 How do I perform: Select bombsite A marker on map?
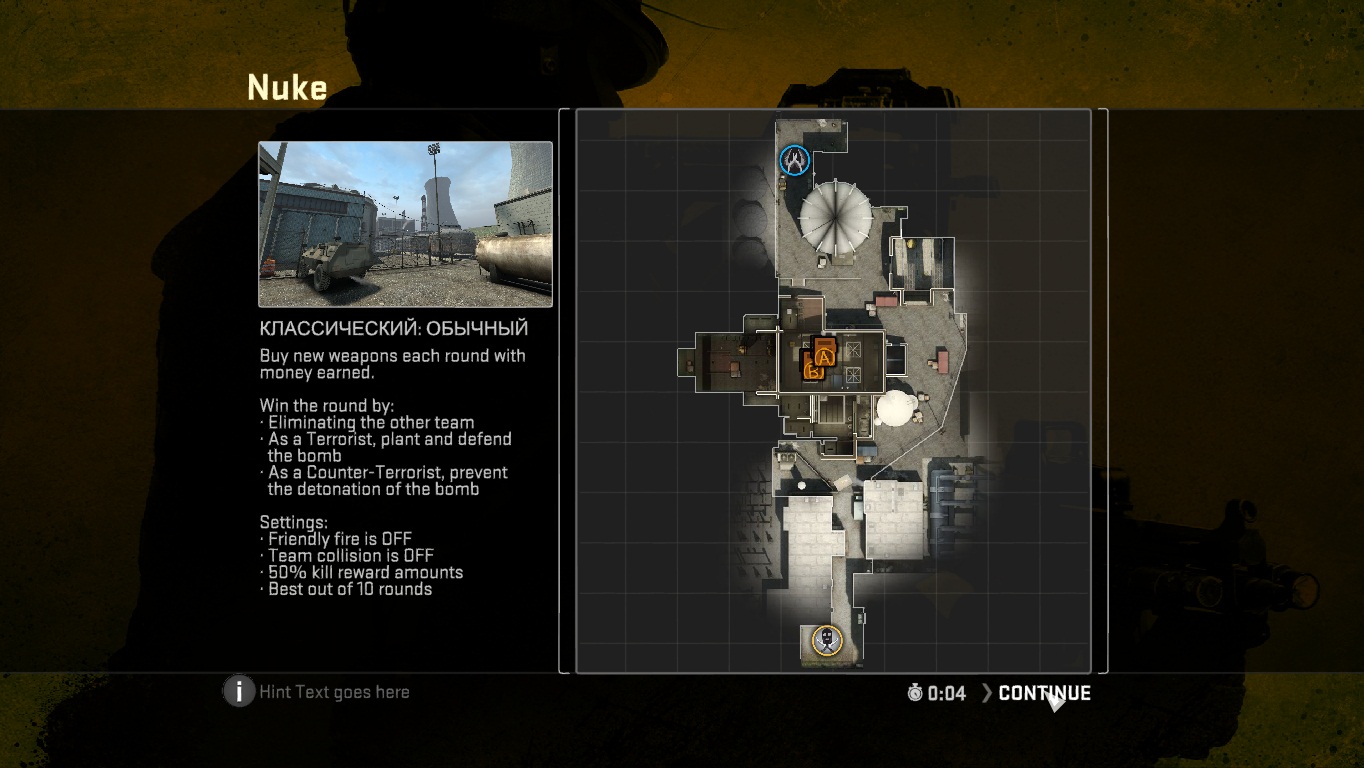[x=825, y=353]
